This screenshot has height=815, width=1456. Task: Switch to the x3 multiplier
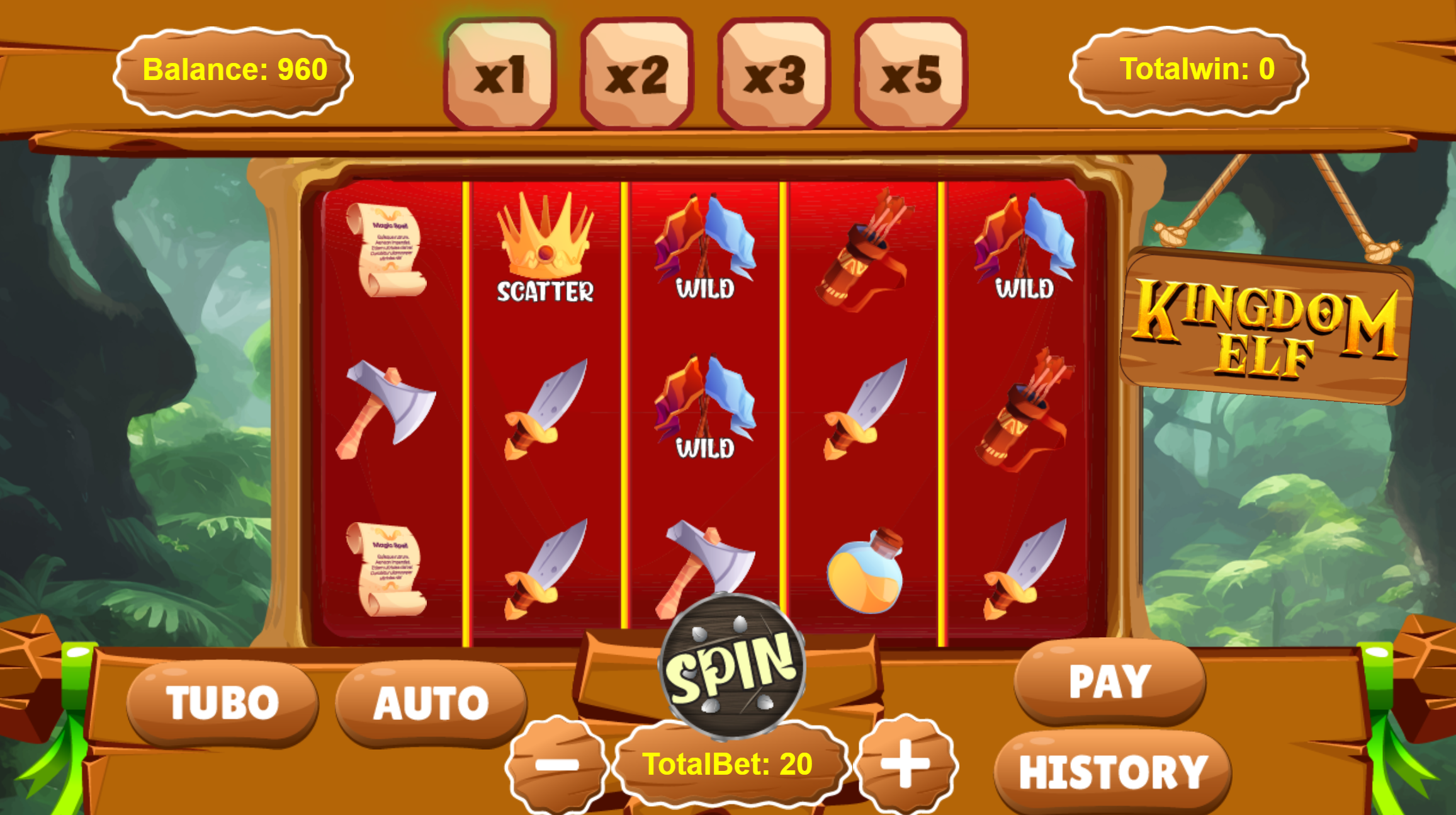(774, 74)
